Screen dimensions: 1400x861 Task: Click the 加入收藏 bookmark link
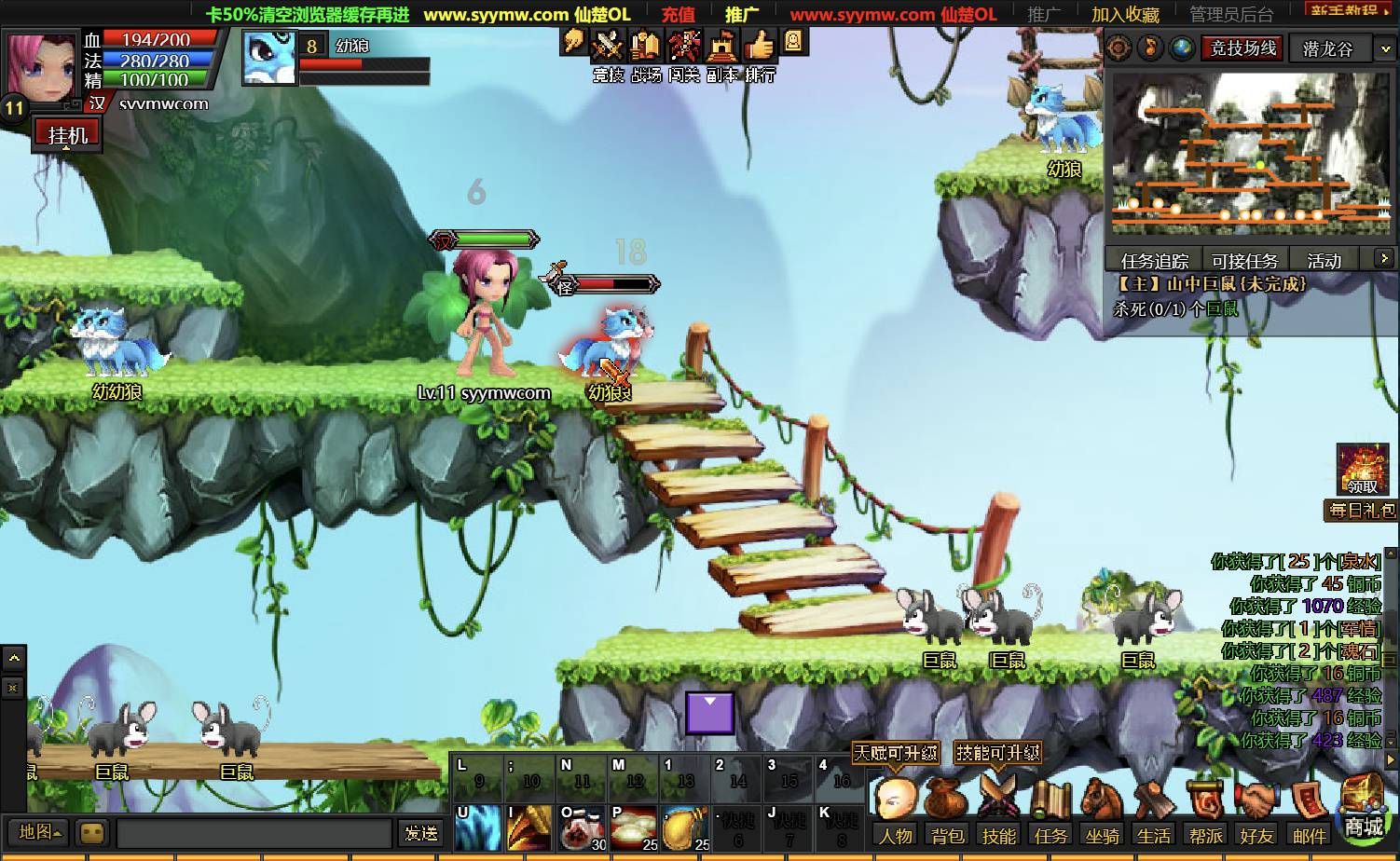coord(1125,14)
